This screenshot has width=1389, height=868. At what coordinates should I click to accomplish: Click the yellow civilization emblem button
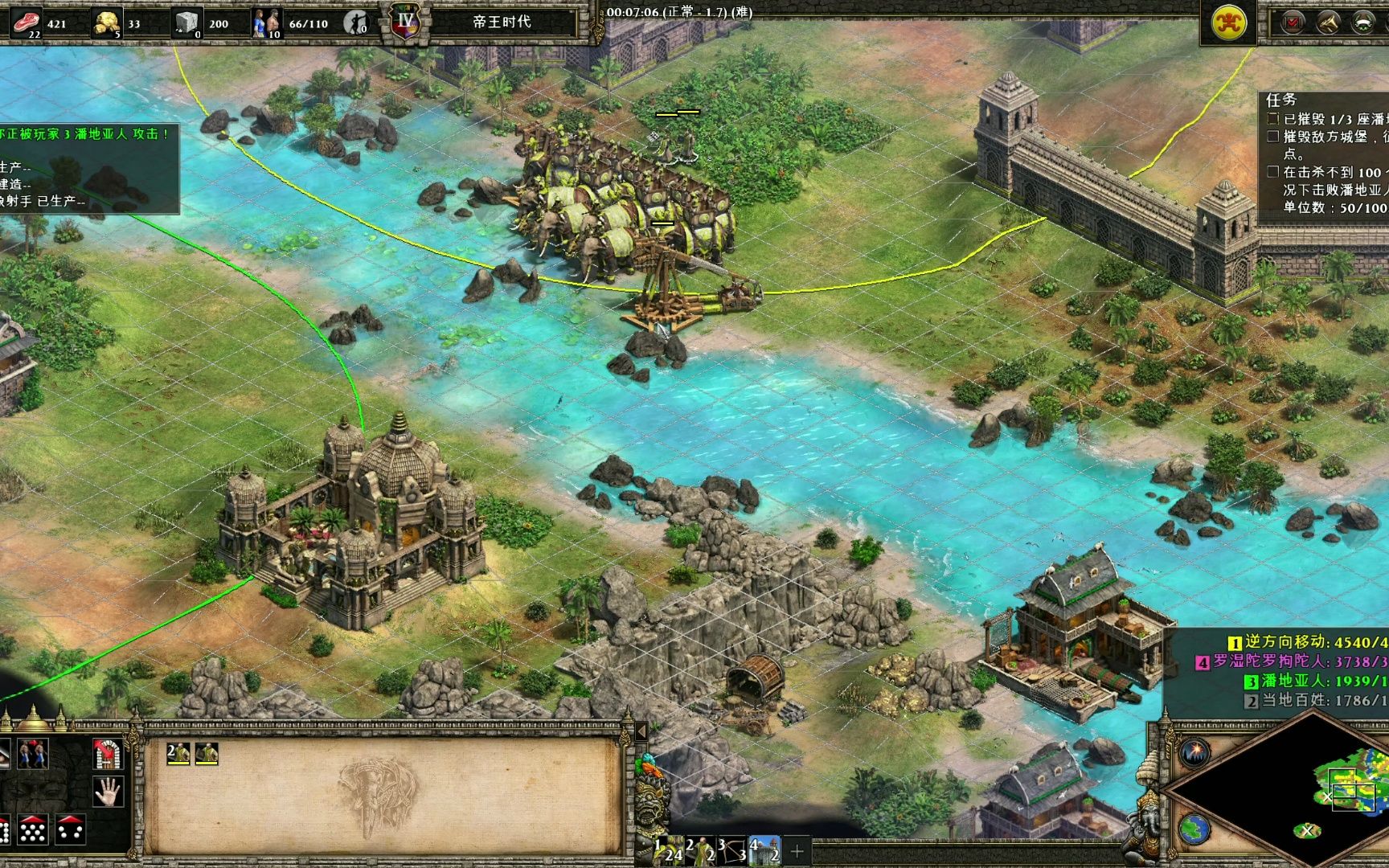[1228, 23]
